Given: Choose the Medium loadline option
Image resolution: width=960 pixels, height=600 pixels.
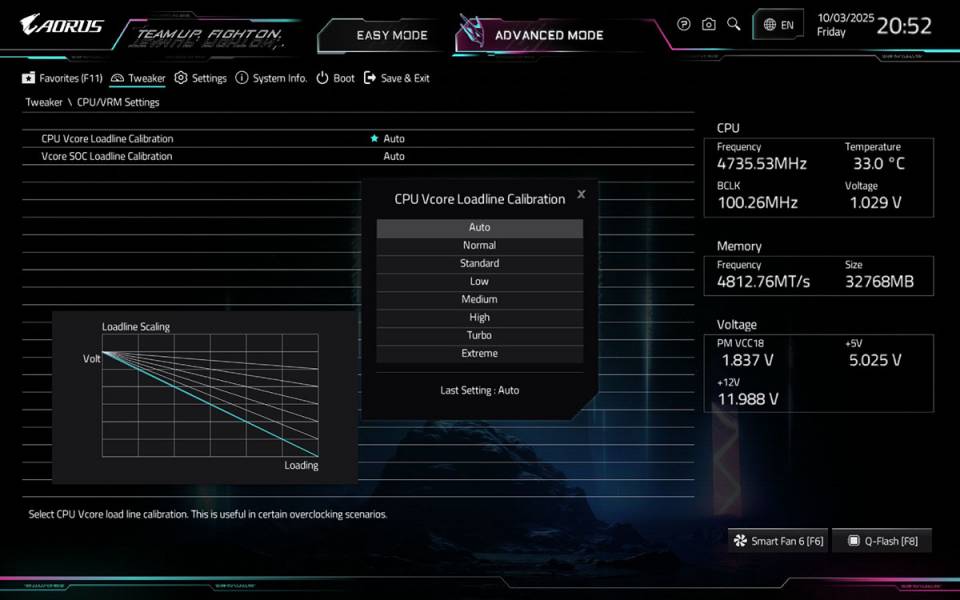Looking at the screenshot, I should tap(479, 300).
